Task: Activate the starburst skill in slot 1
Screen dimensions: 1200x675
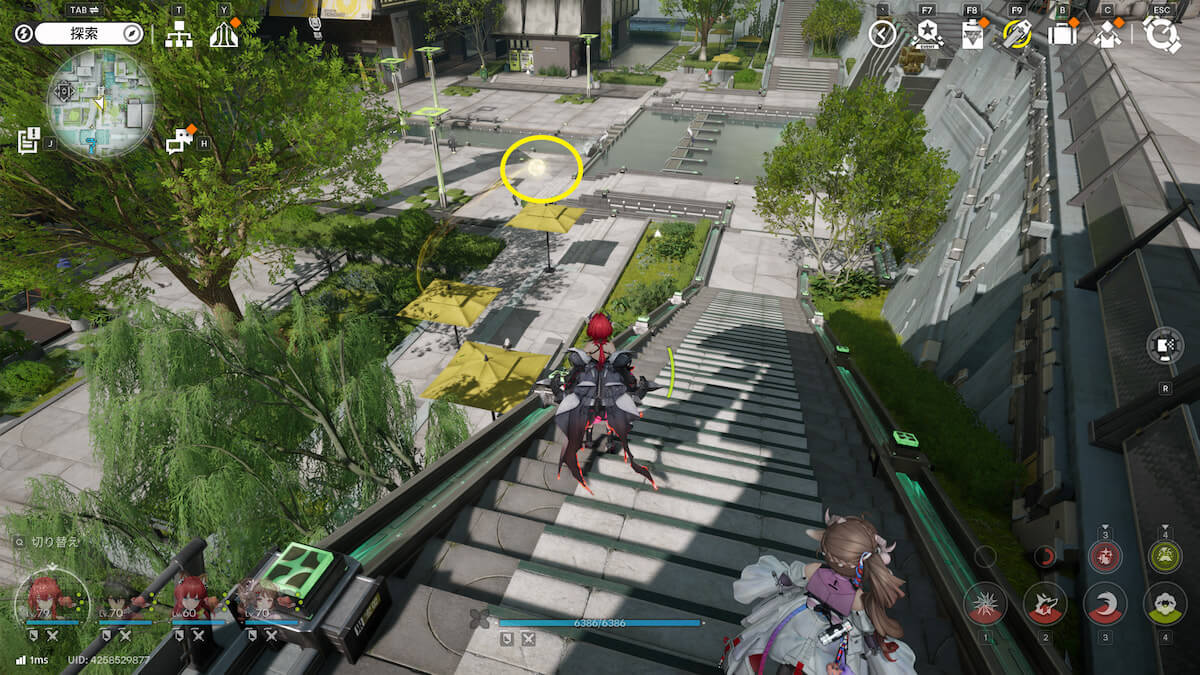Action: [985, 604]
